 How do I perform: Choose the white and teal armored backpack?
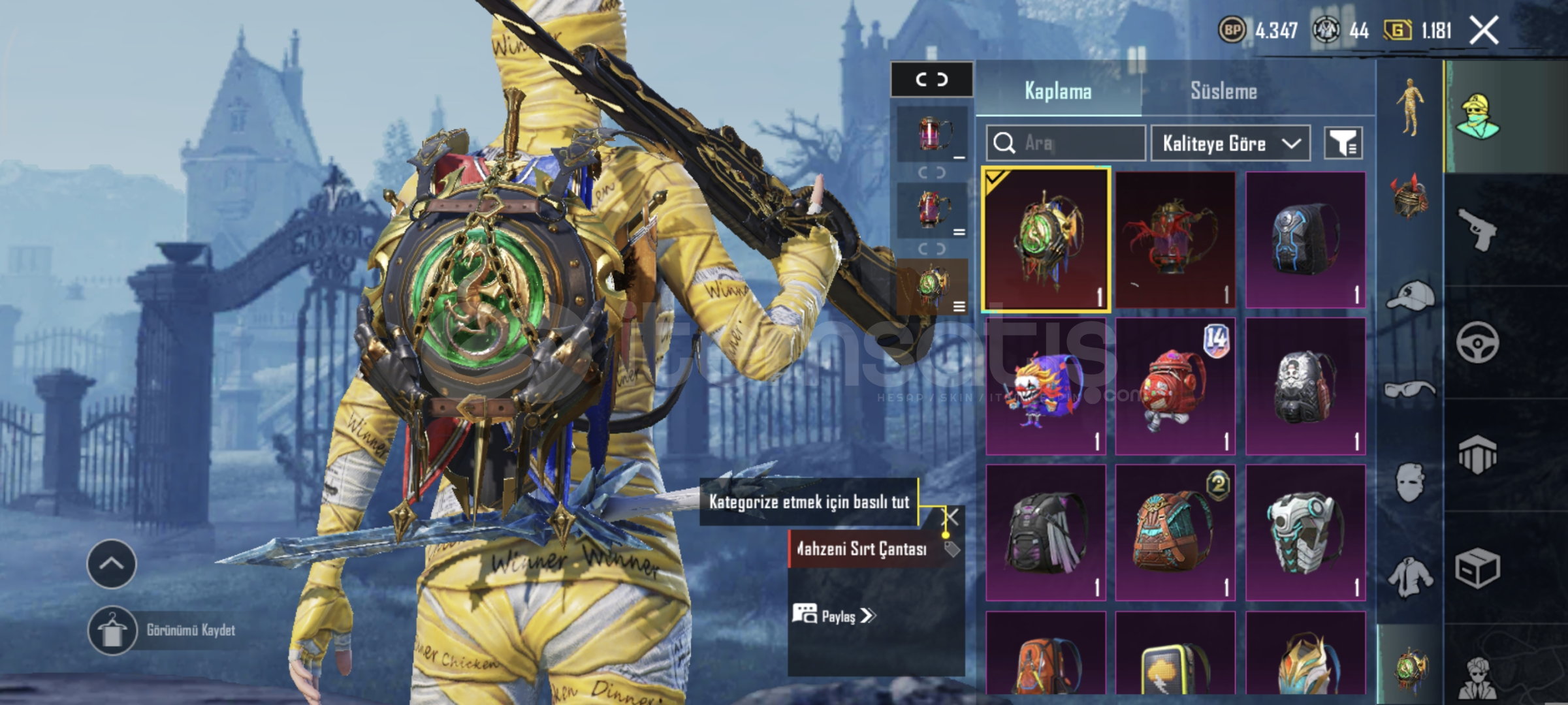tap(1305, 533)
